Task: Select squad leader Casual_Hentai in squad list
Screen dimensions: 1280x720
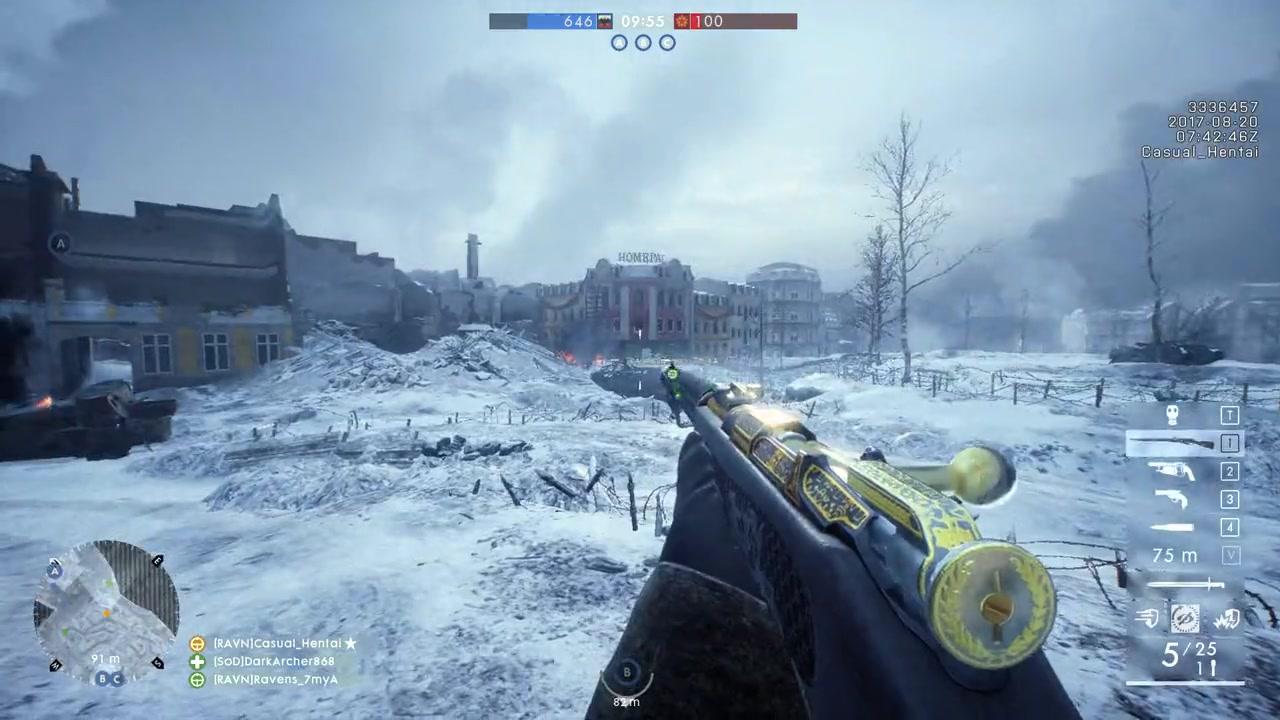Action: tap(277, 644)
